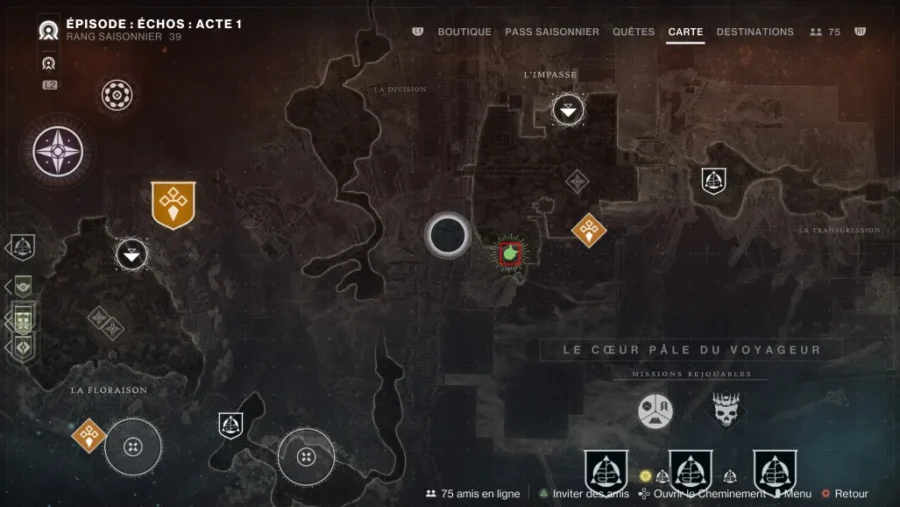The width and height of the screenshot is (900, 507).
Task: Switch to the Pass Saisonnier tab
Action: click(x=552, y=32)
